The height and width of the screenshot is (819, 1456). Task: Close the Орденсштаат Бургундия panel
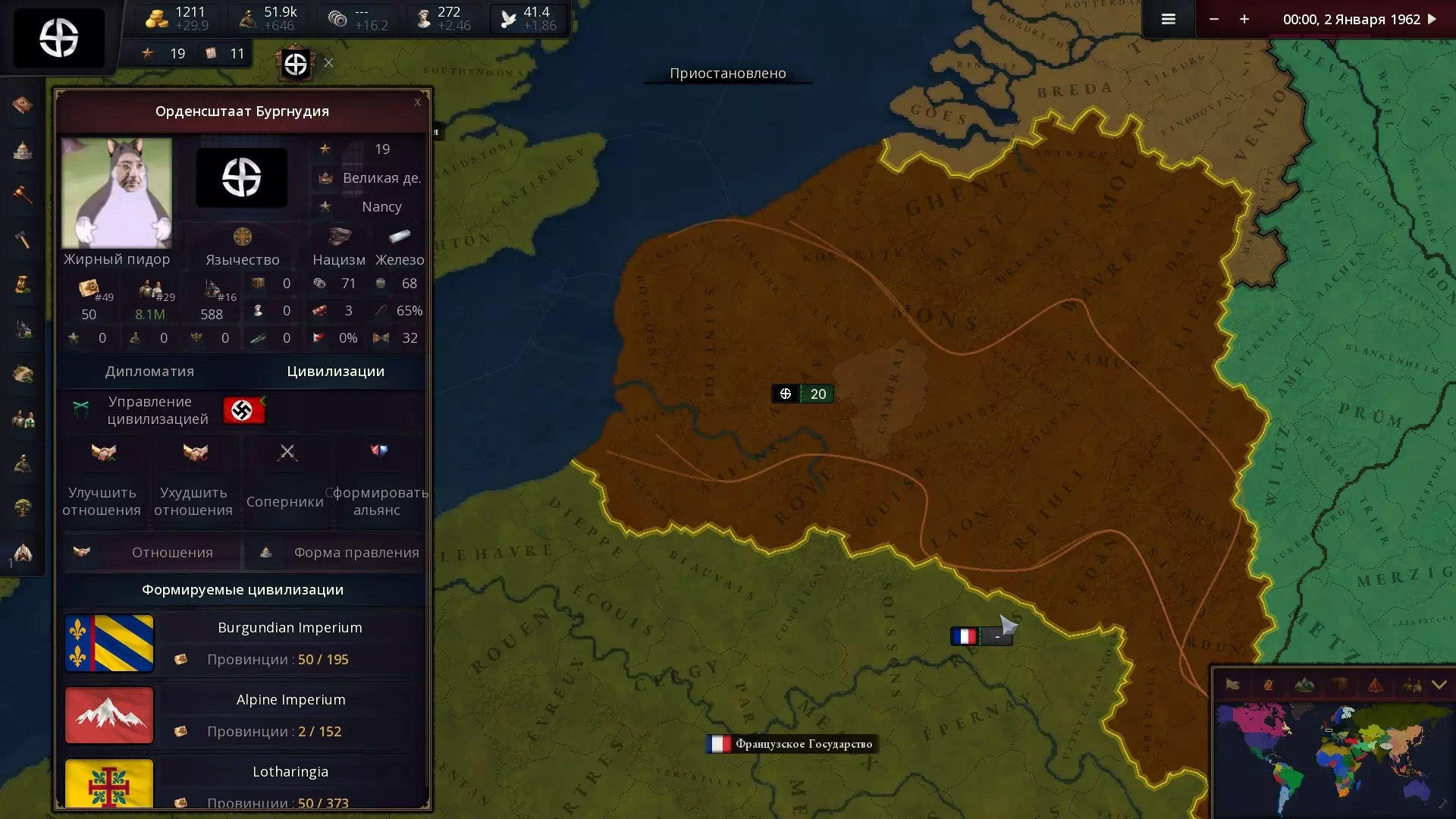pyautogui.click(x=417, y=102)
